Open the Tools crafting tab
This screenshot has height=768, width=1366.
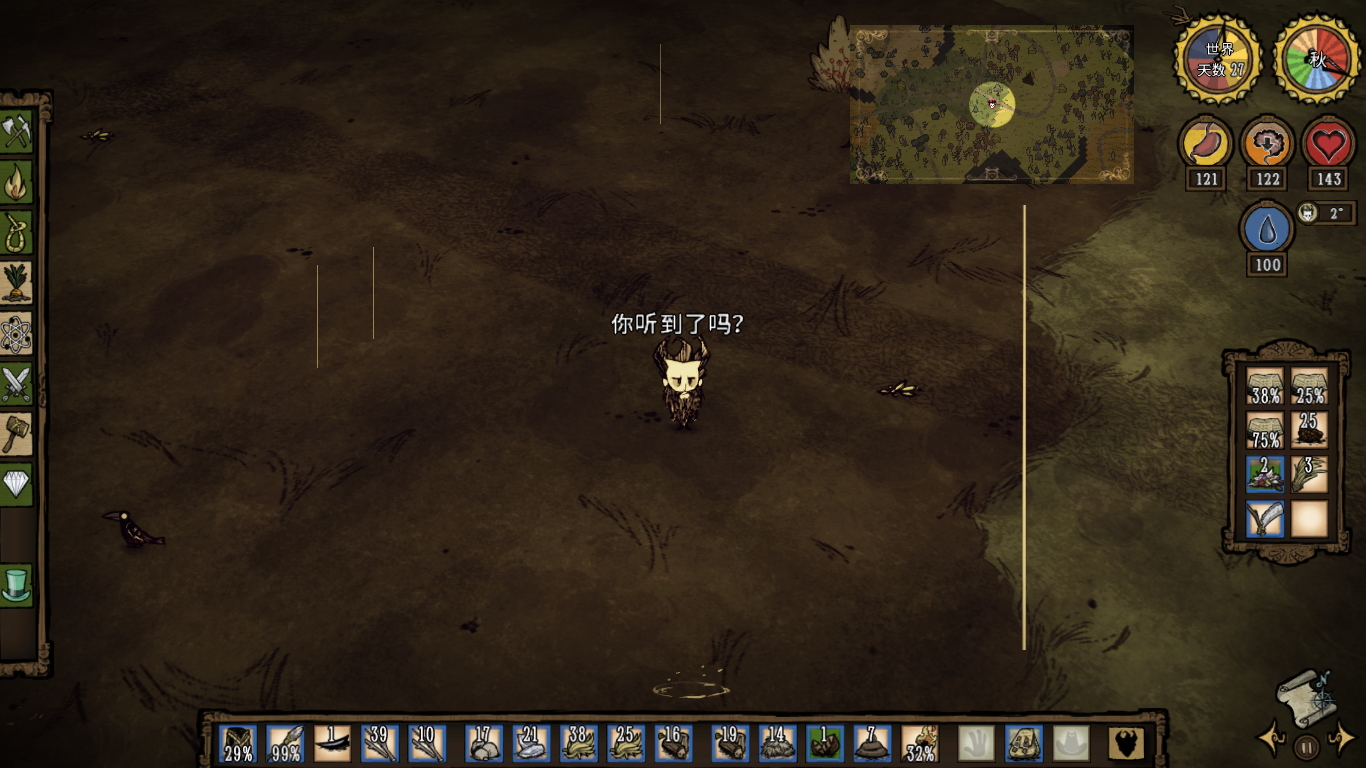(x=17, y=131)
